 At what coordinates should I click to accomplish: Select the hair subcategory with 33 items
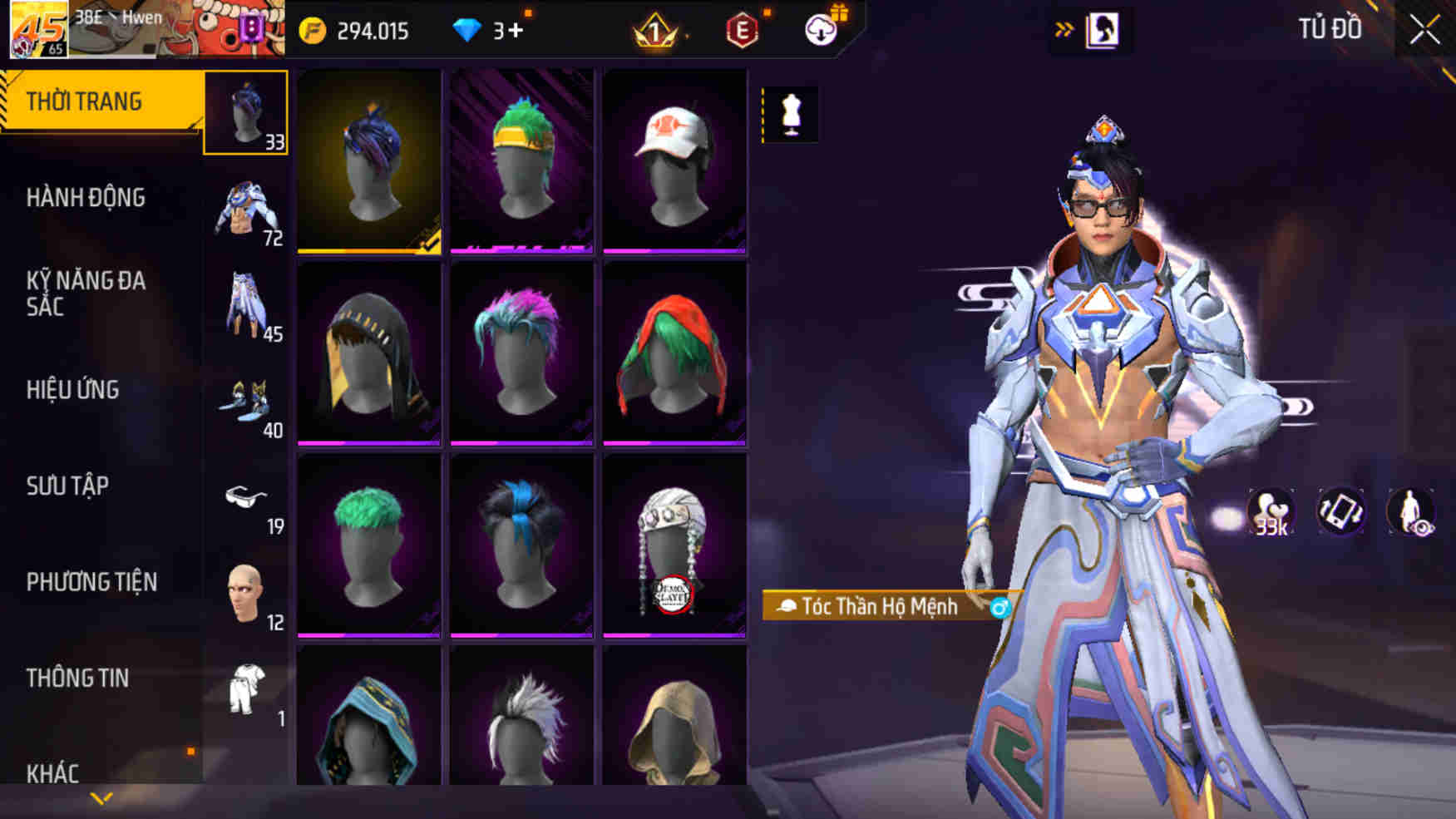coord(246,113)
